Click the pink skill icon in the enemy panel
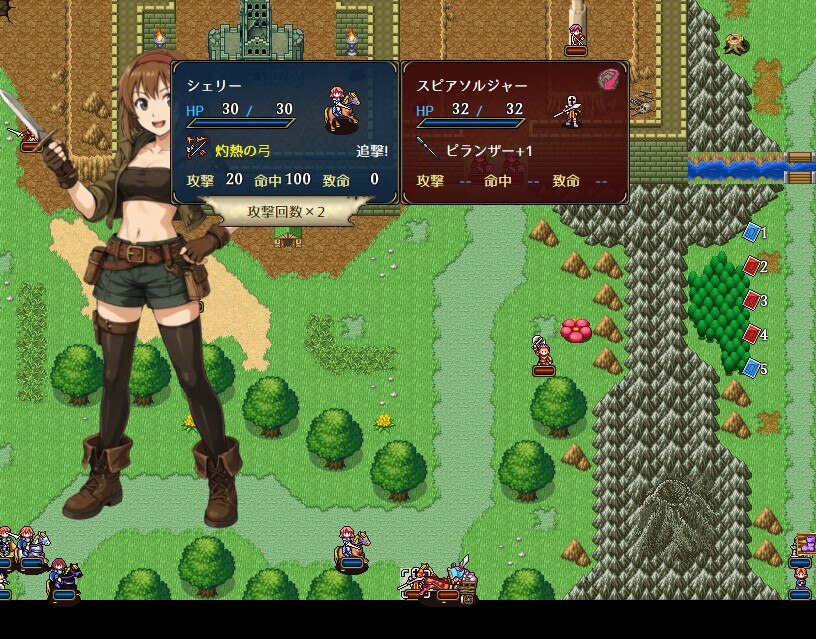This screenshot has height=639, width=816. click(x=608, y=80)
